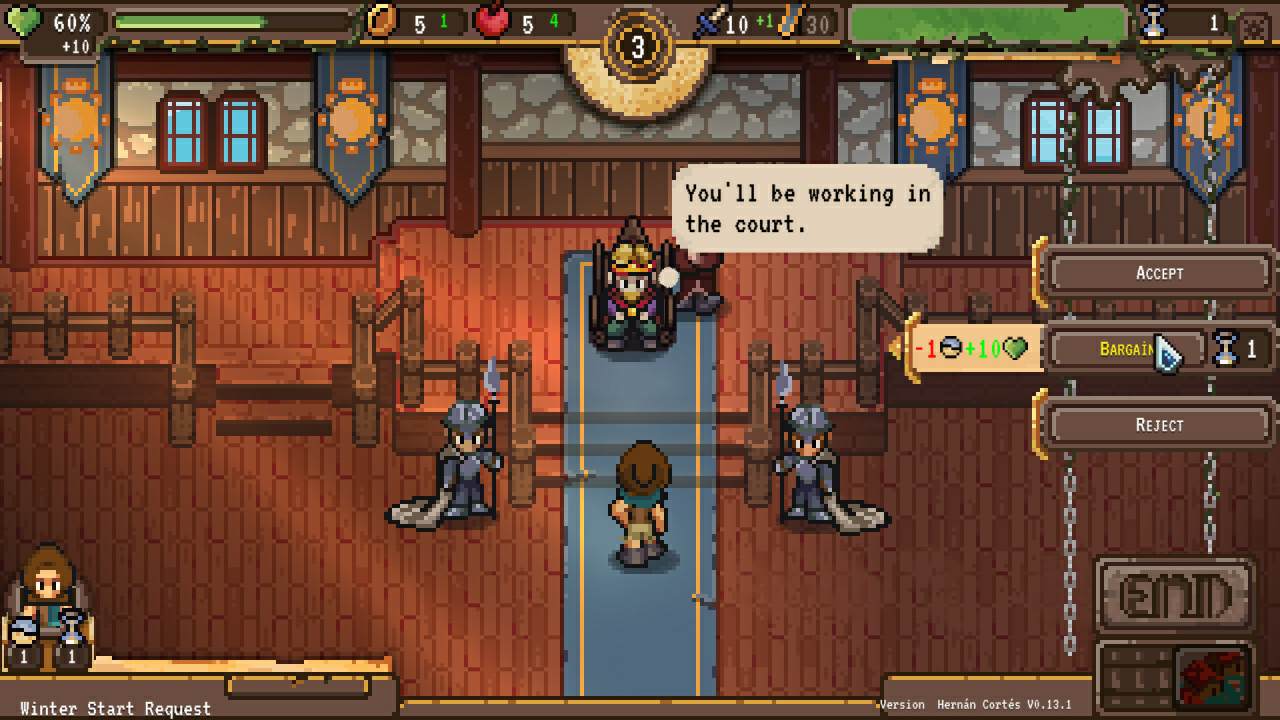Select the seated character portrait
The width and height of the screenshot is (1280, 720).
pyautogui.click(x=47, y=592)
